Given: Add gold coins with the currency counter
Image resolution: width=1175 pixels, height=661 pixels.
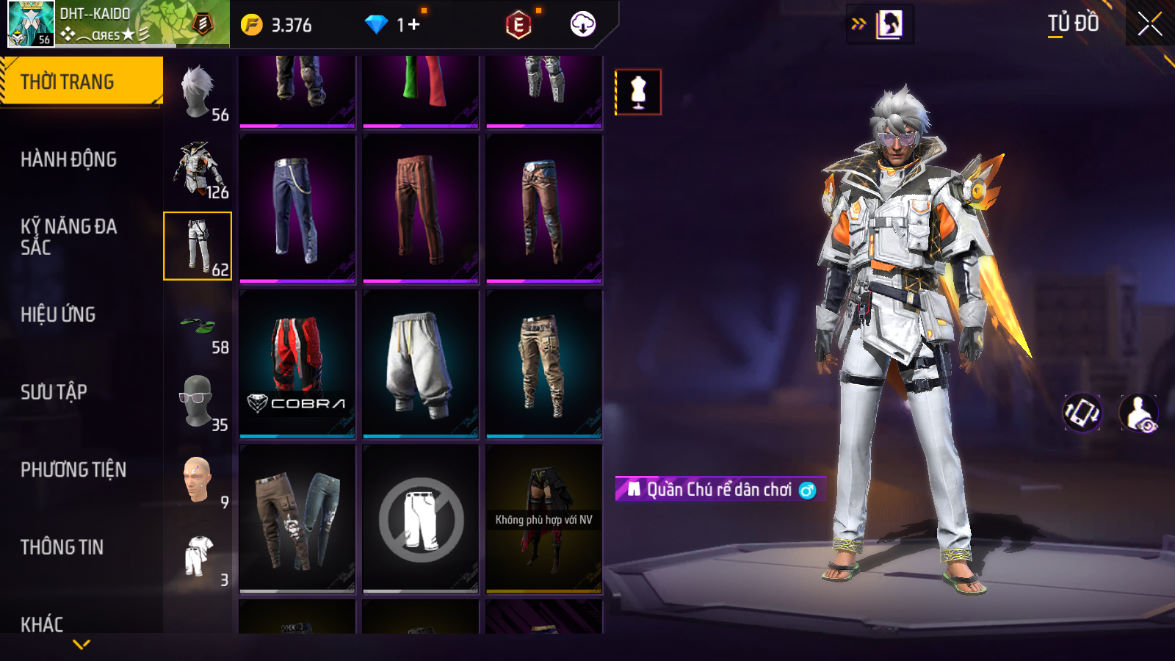Looking at the screenshot, I should click(x=278, y=25).
